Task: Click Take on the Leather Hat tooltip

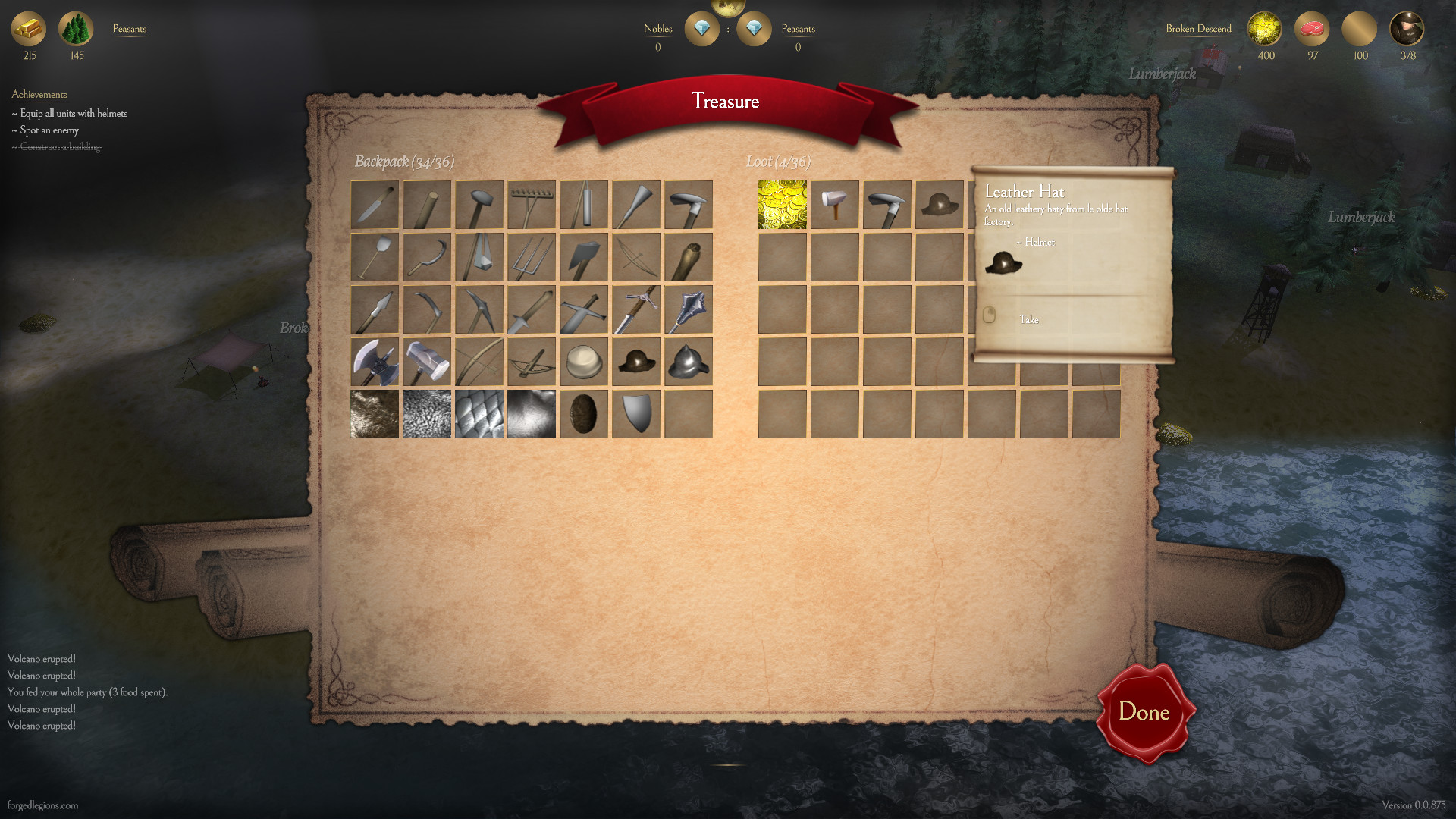Action: 1030,319
